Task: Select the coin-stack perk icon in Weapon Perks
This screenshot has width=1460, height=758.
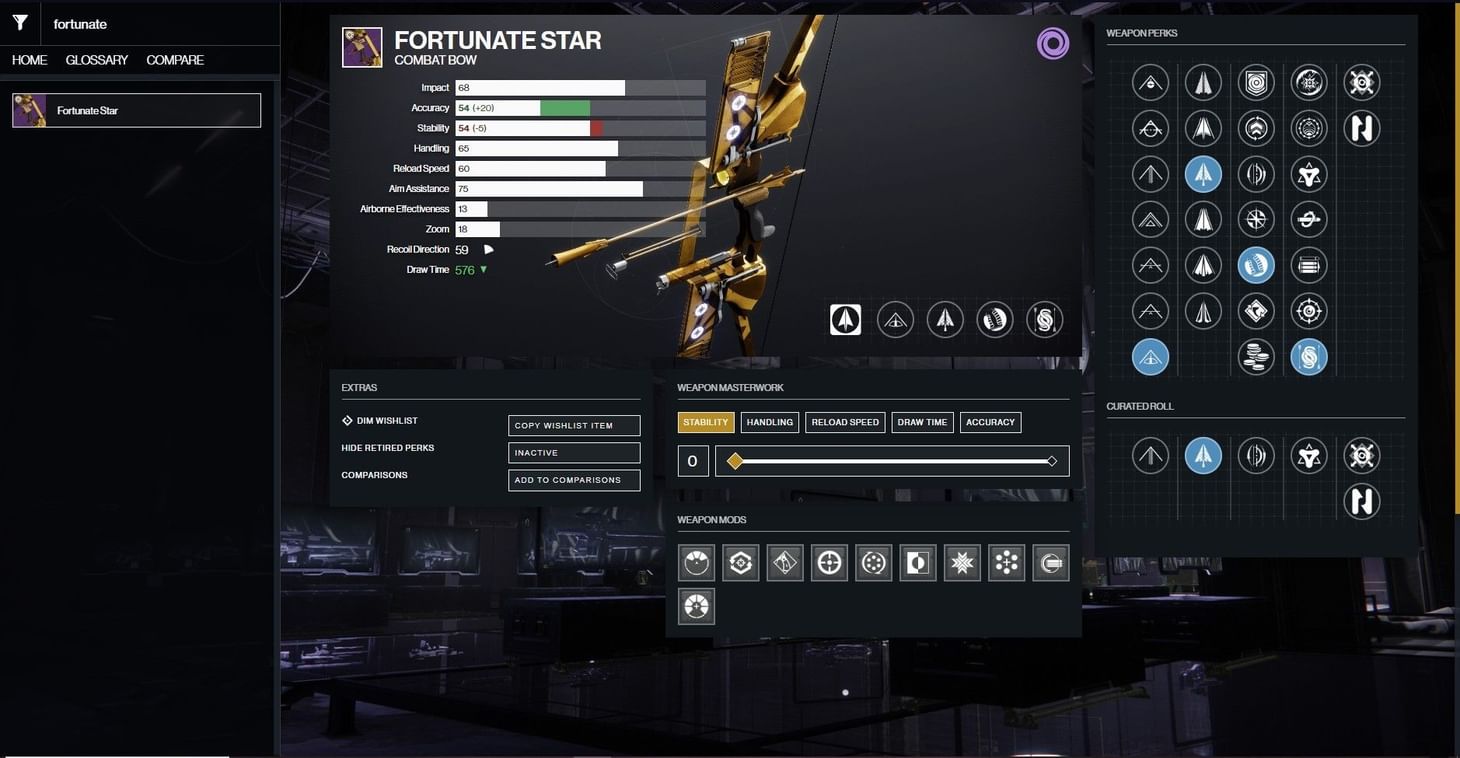Action: point(1256,355)
